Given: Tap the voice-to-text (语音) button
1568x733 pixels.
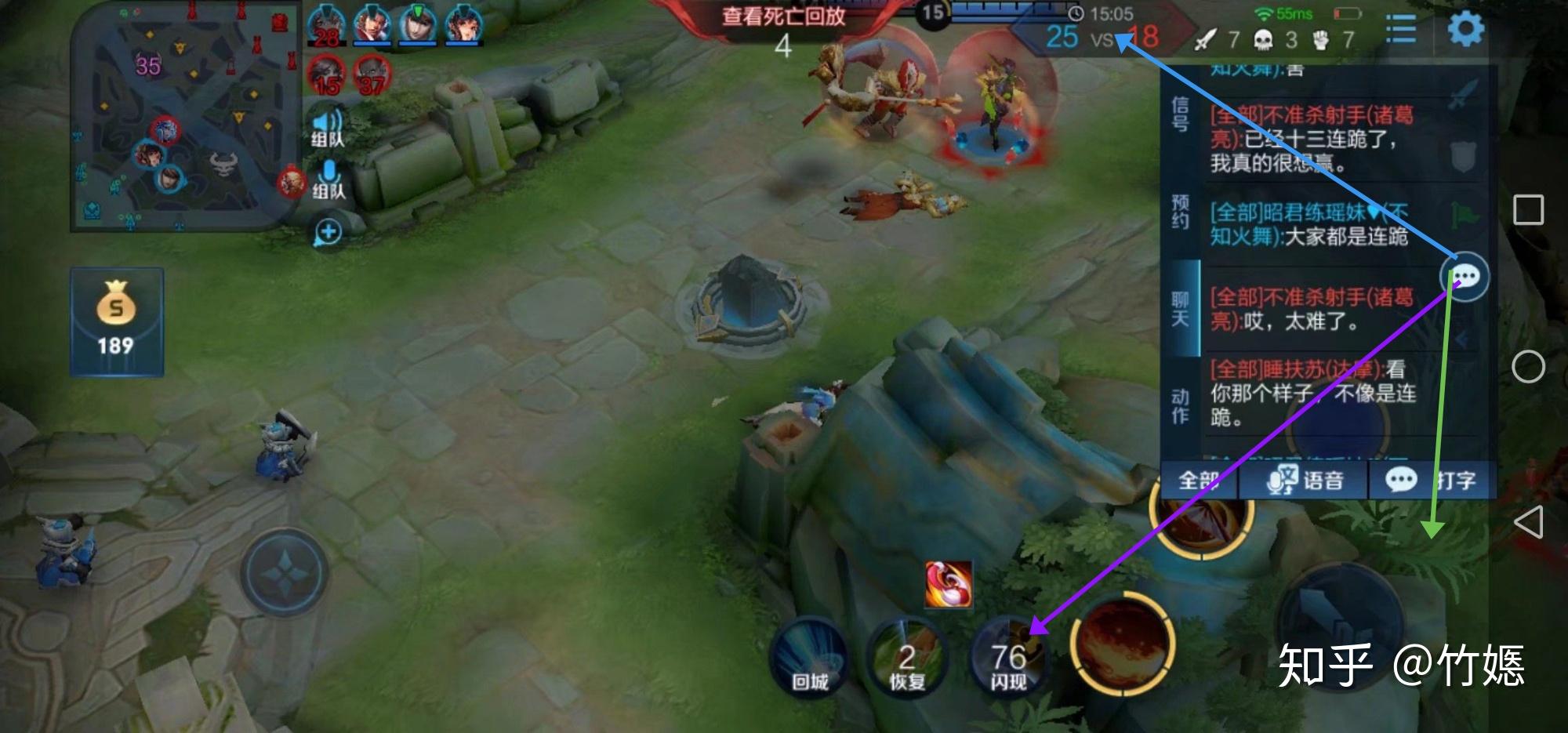Looking at the screenshot, I should point(1305,480).
